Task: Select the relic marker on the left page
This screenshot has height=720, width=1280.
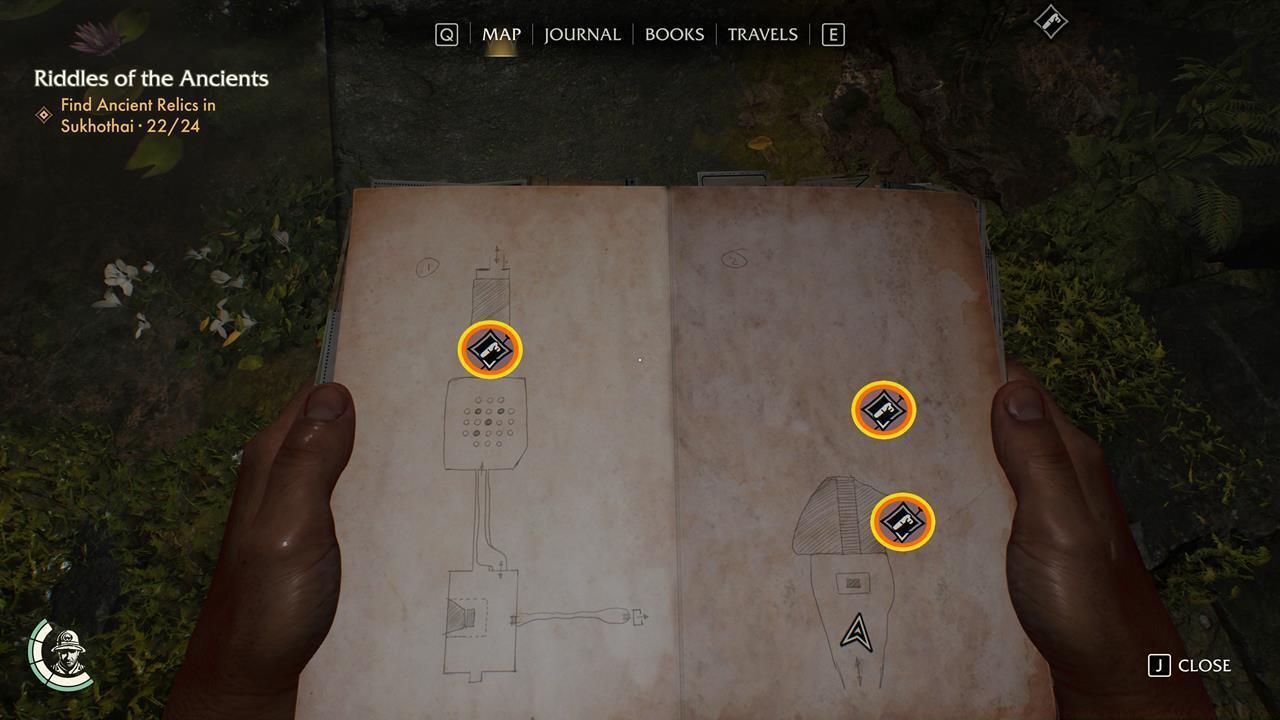Action: coord(488,350)
